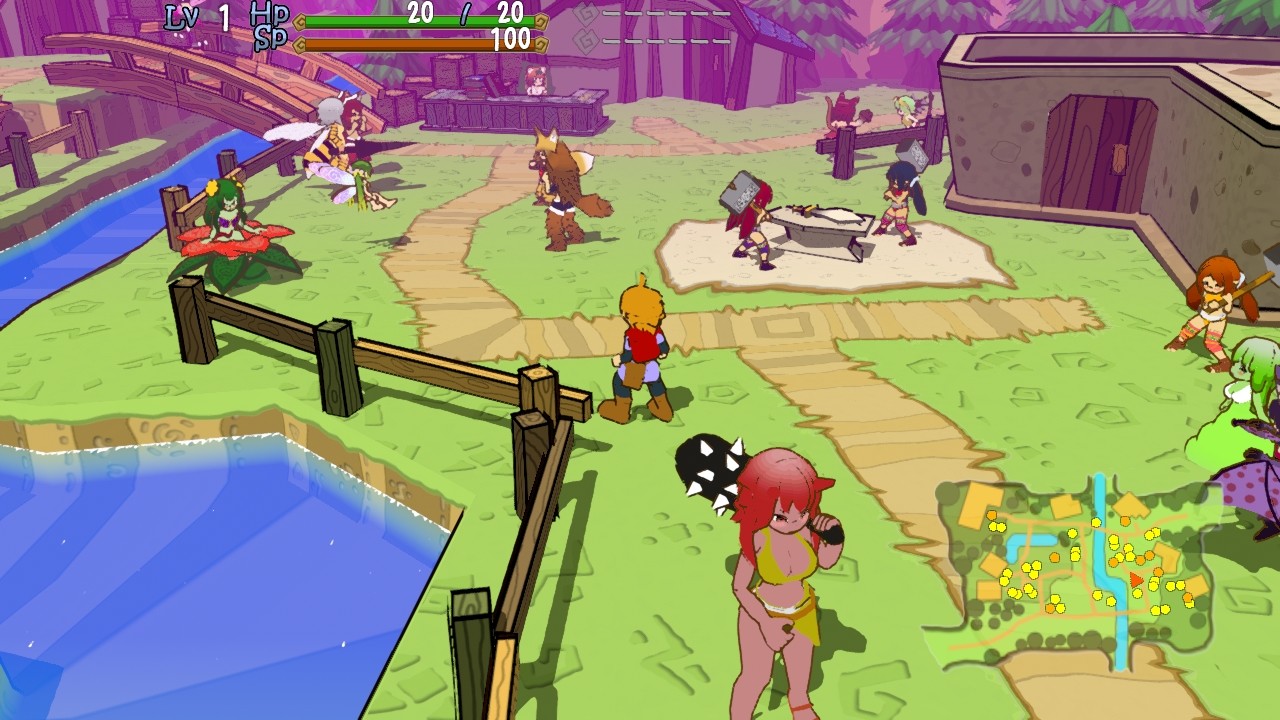
Task: Click the spiral emblem beside the quest list
Action: 588,14
